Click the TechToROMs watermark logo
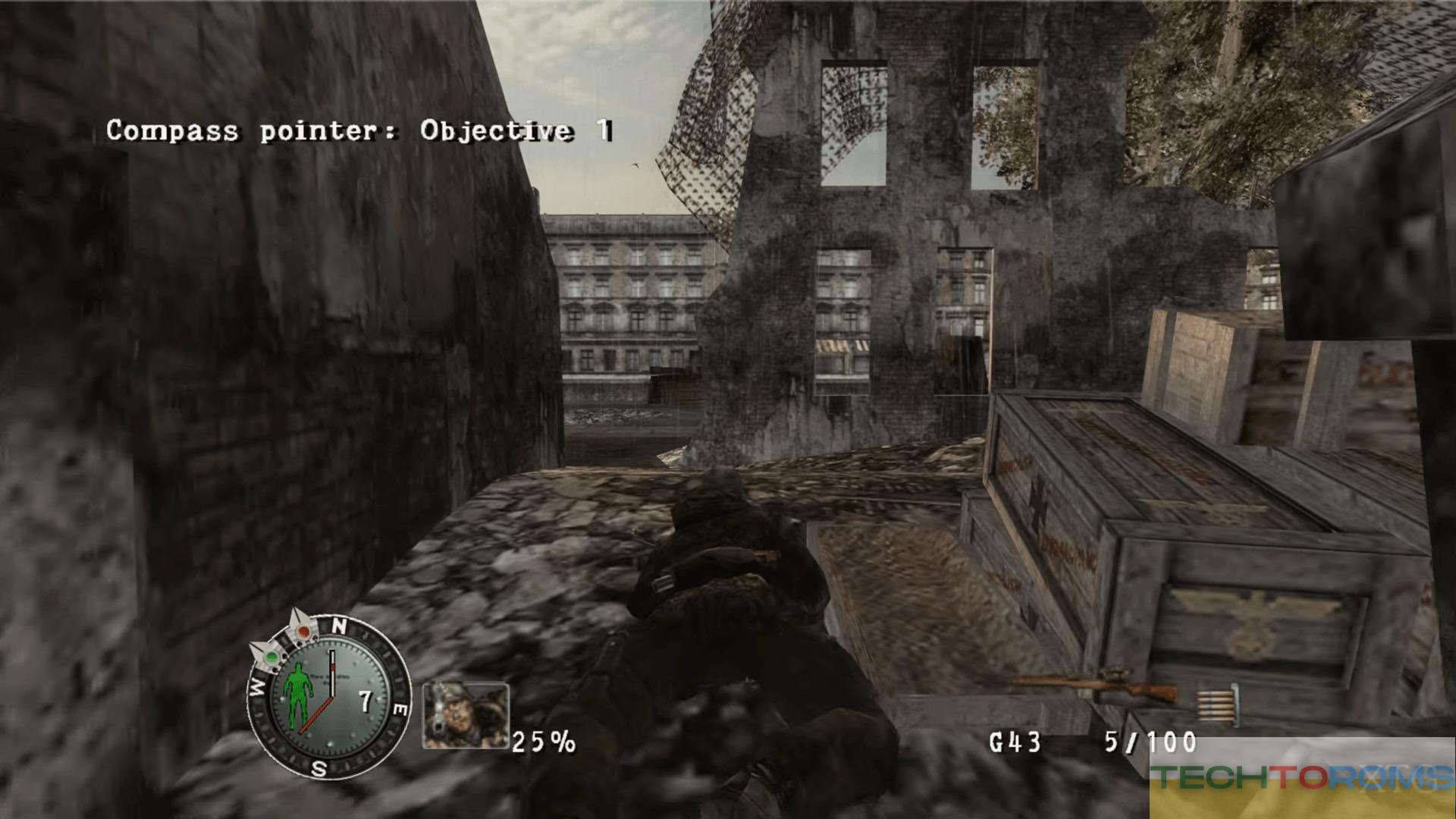Viewport: 1456px width, 819px height. point(1301,777)
